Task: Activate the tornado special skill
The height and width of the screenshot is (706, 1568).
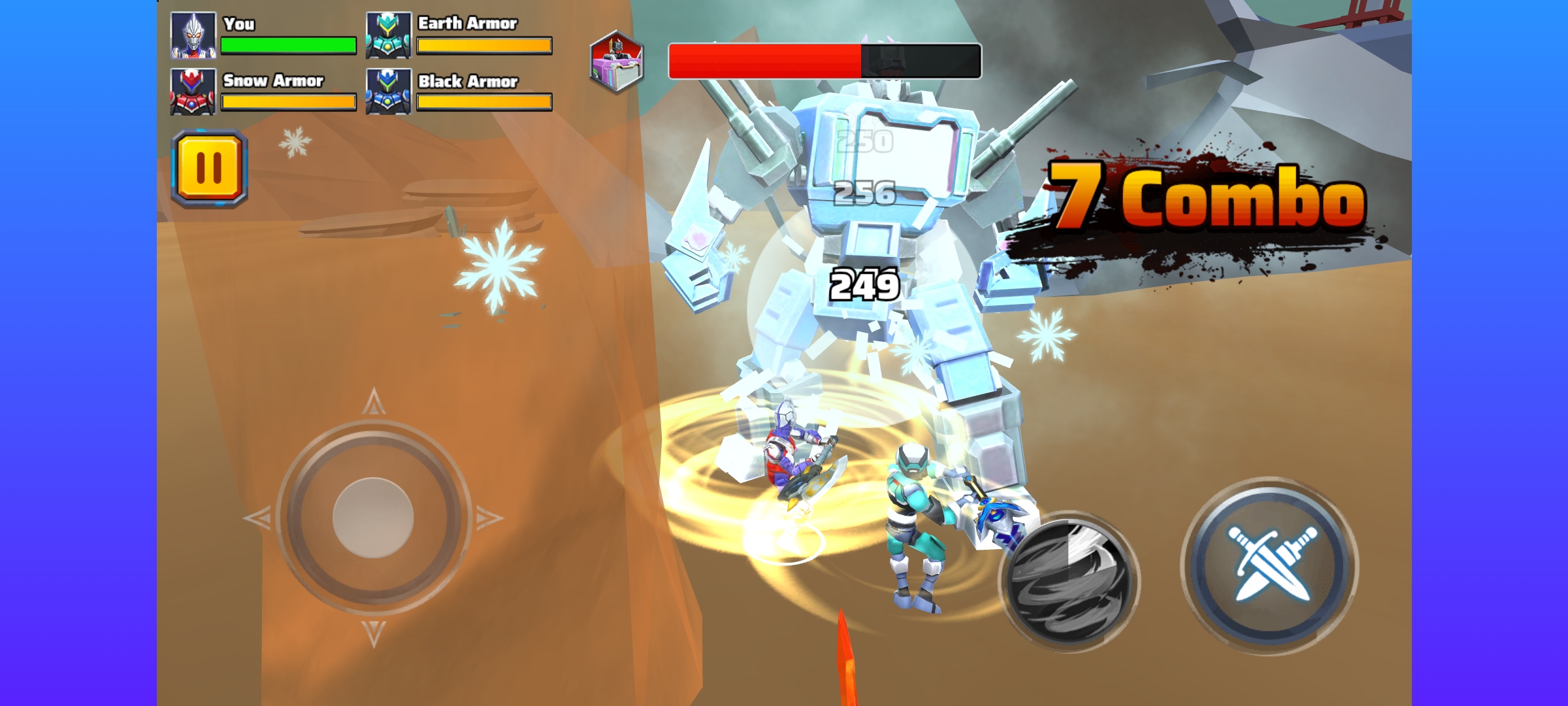Action: (x=1070, y=580)
